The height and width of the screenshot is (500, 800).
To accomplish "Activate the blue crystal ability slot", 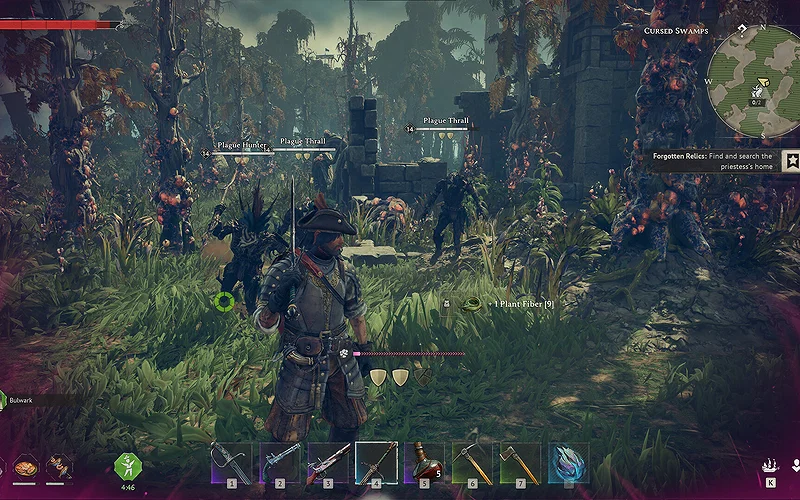I will click(x=568, y=463).
